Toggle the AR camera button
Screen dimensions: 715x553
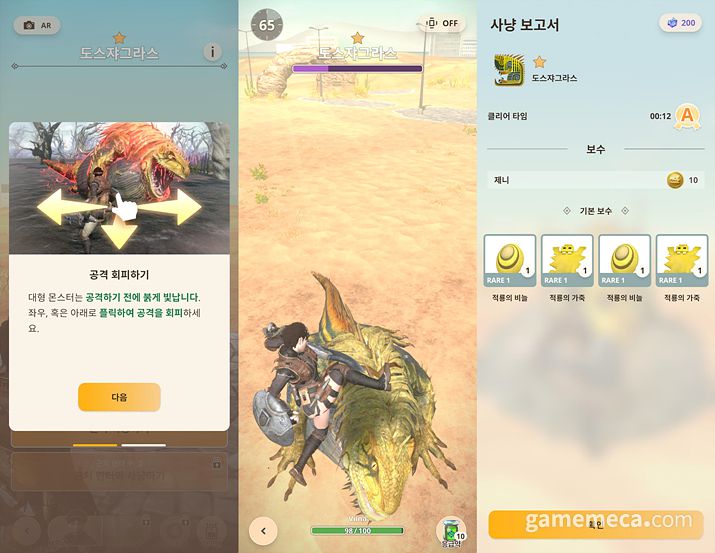tap(37, 25)
